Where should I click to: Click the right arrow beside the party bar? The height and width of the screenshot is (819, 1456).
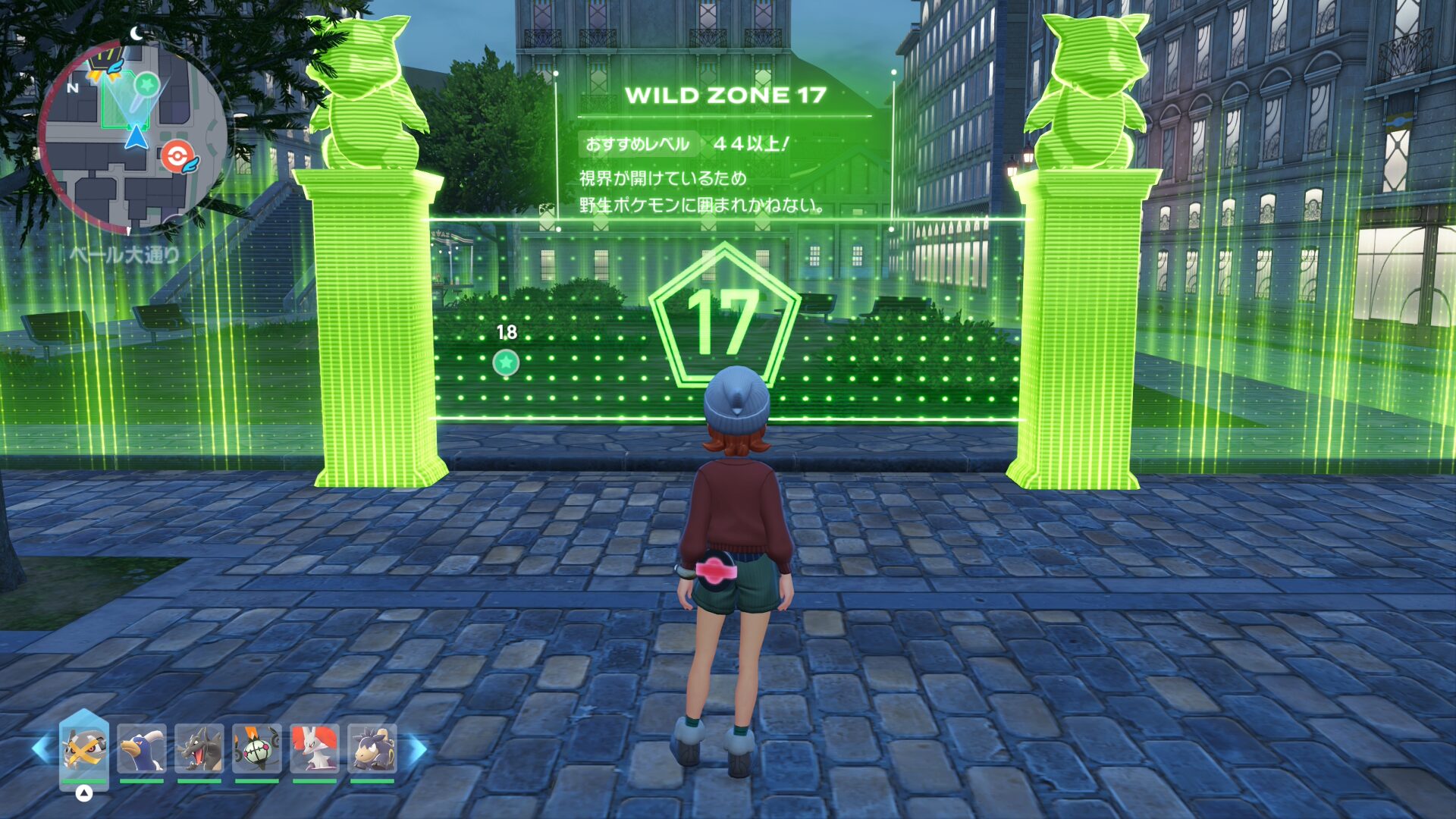click(x=418, y=749)
